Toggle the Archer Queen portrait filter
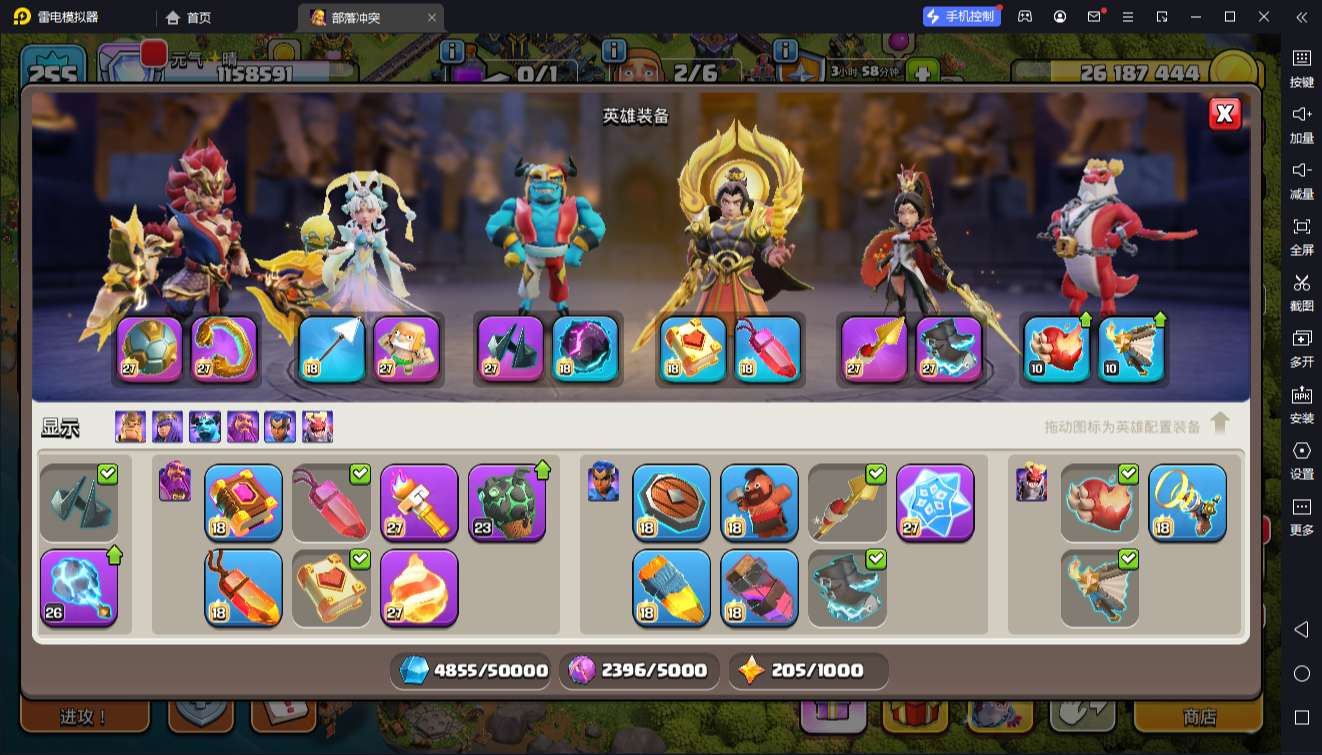The width and height of the screenshot is (1322, 755). (167, 427)
